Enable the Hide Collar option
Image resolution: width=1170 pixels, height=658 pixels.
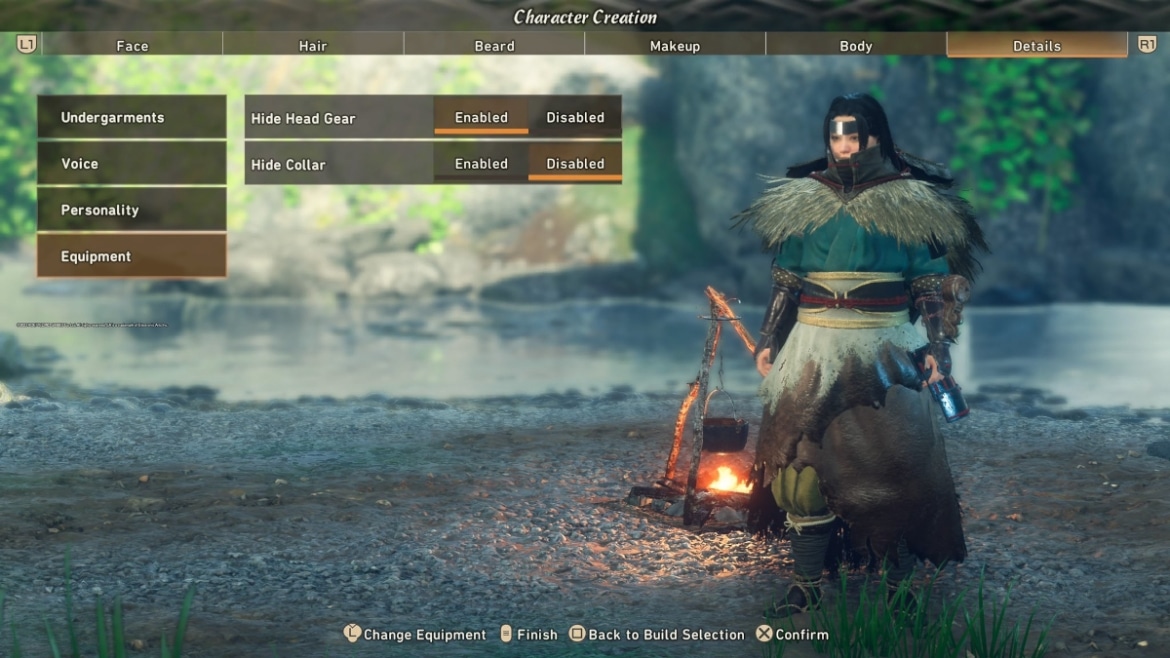point(481,164)
